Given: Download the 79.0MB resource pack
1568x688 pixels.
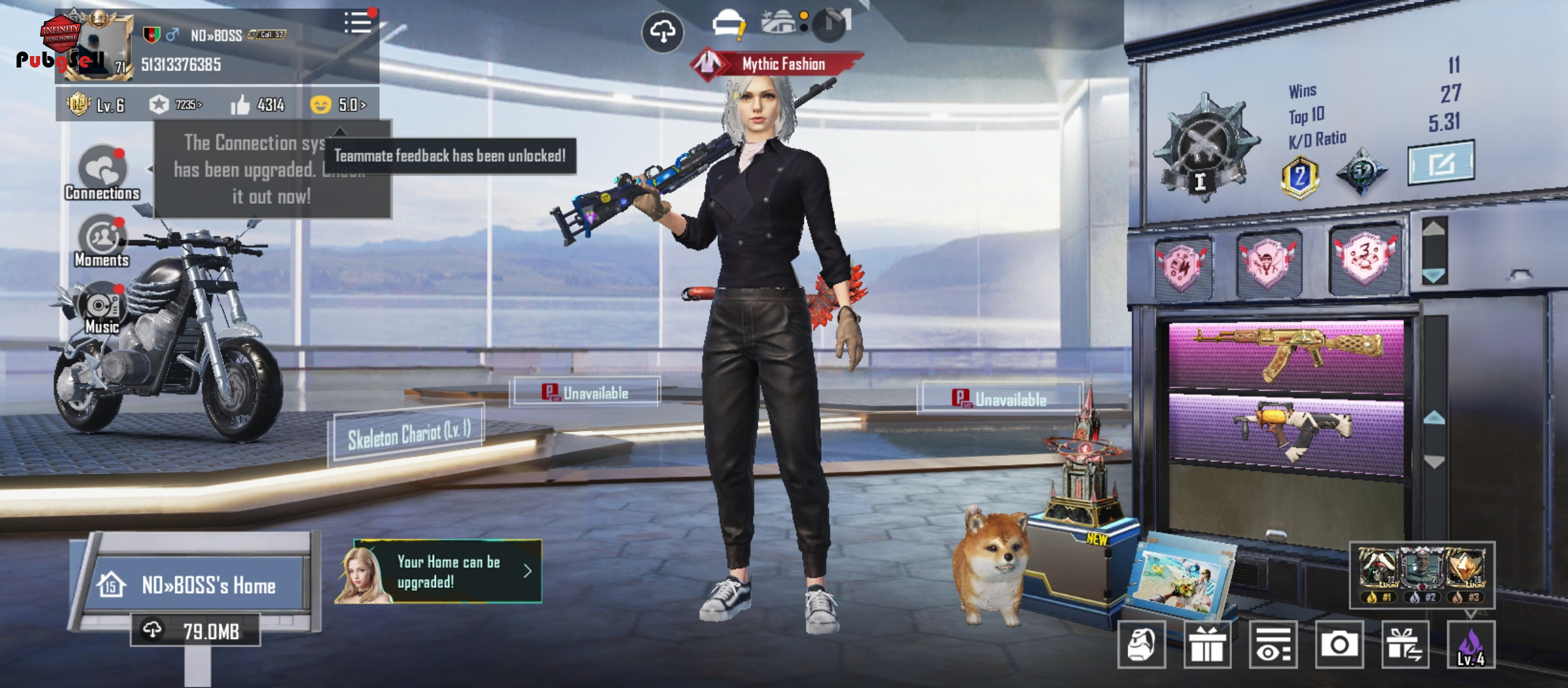Looking at the screenshot, I should 196,631.
